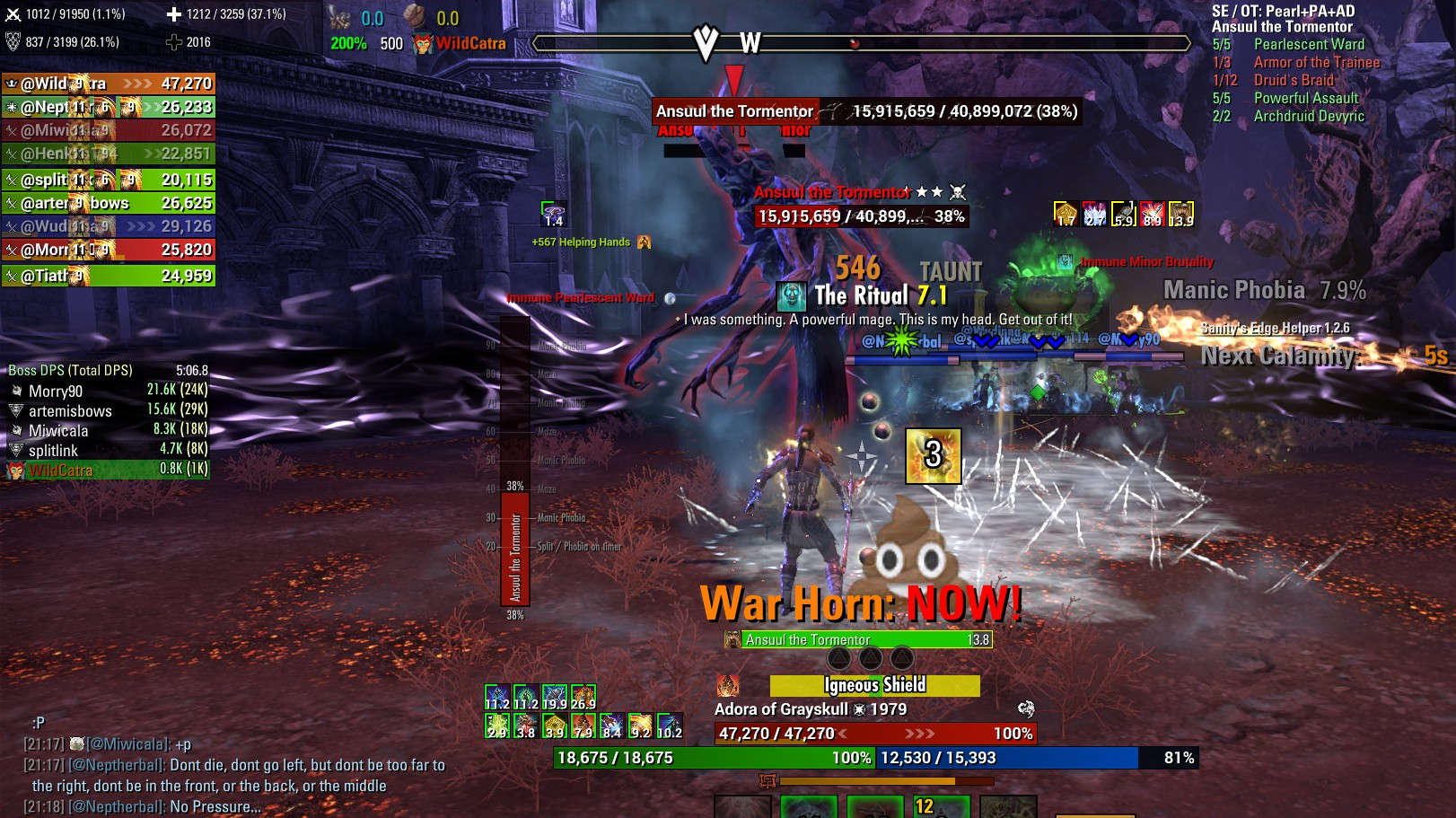This screenshot has width=1456, height=818.
Task: Click the WildCatra row in the DPS meter
Action: pos(60,470)
